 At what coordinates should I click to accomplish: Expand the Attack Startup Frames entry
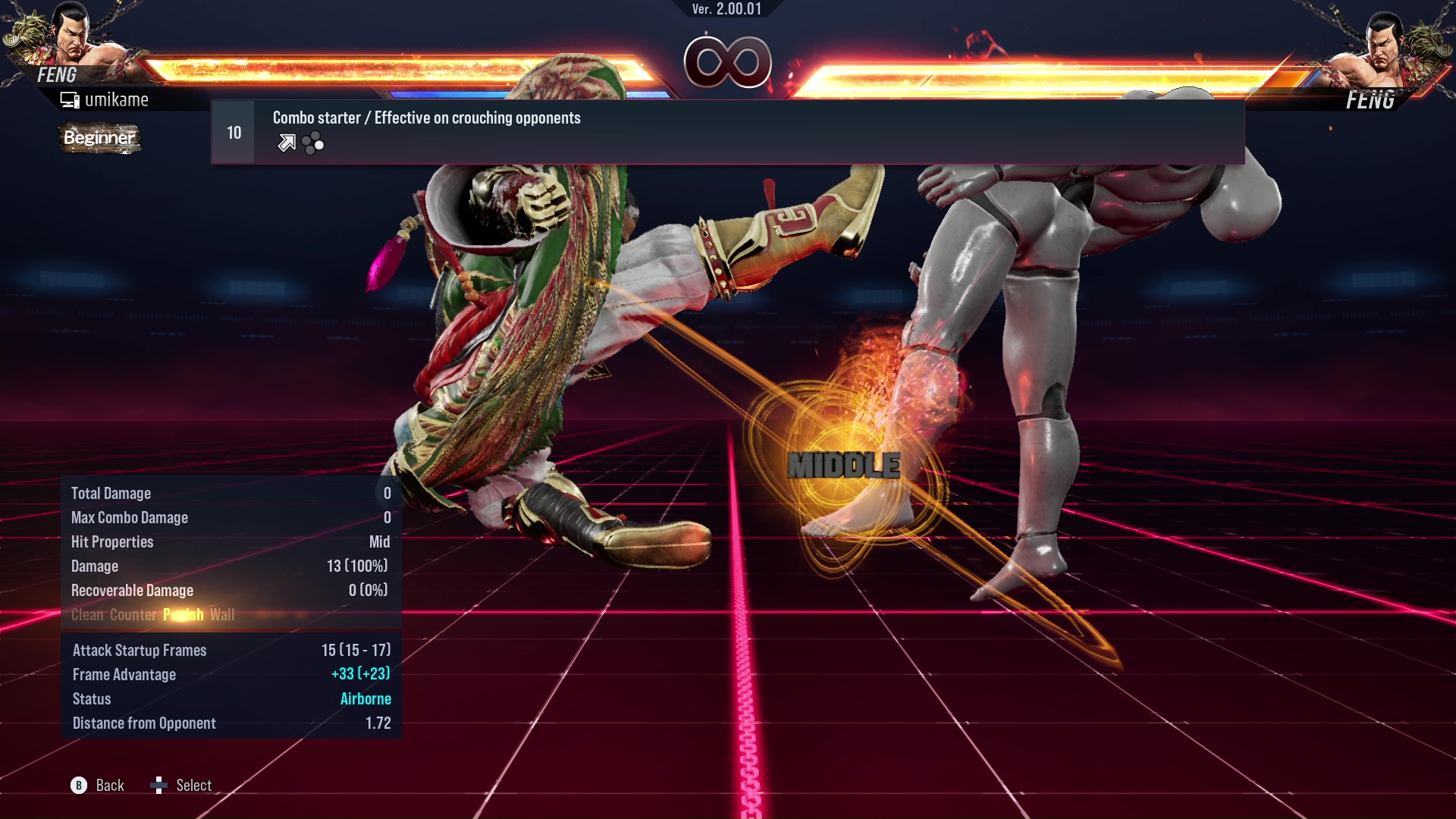pyautogui.click(x=140, y=650)
